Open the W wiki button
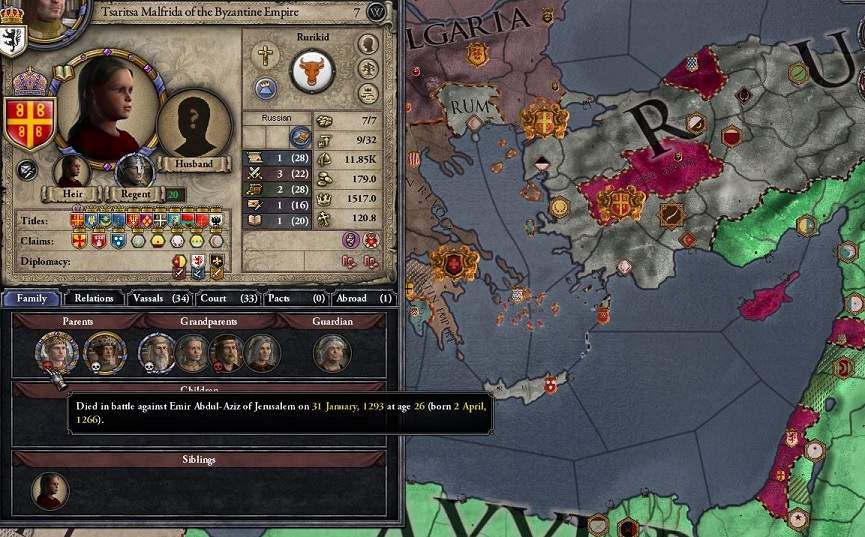Screen dimensions: 865x537 coord(376,12)
